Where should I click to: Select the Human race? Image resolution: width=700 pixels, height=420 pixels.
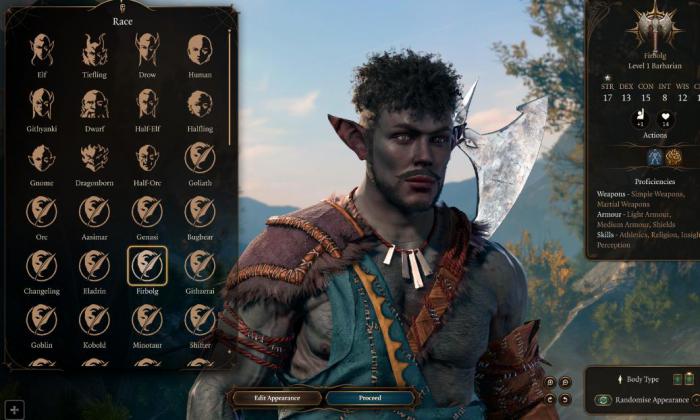click(200, 49)
